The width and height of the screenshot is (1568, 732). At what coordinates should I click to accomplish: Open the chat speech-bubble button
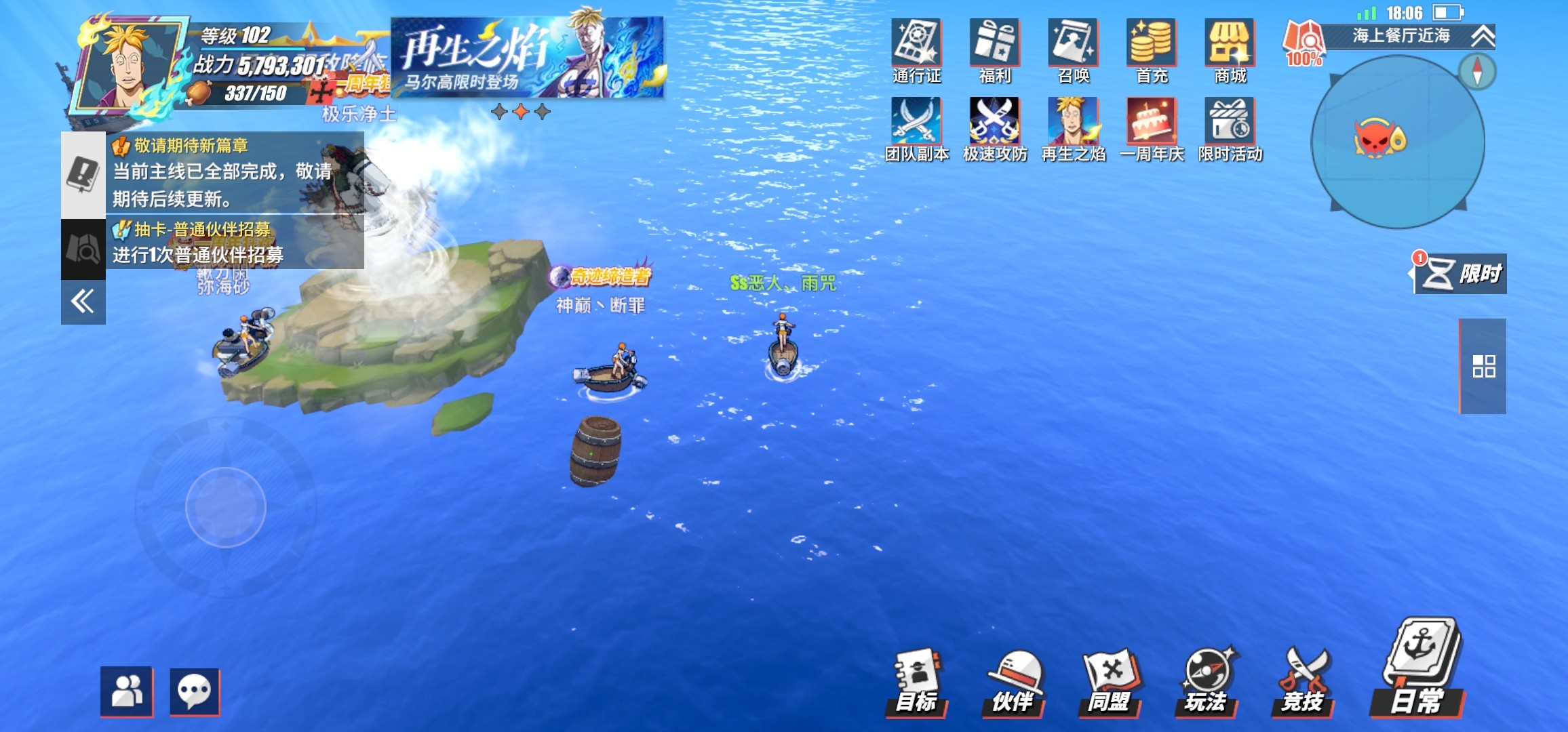[x=195, y=692]
